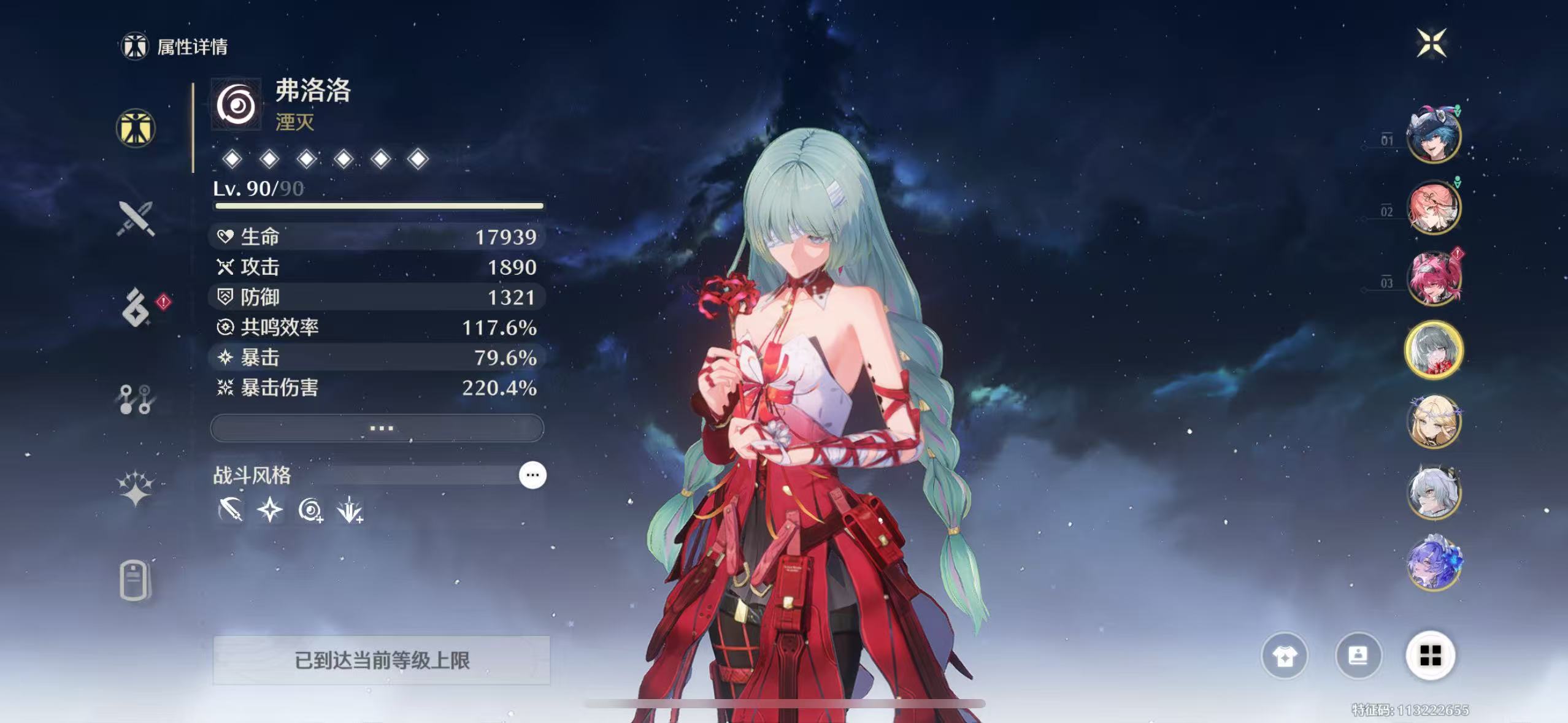1568x723 pixels.
Task: Show the resonance chain star tab
Action: (136, 489)
